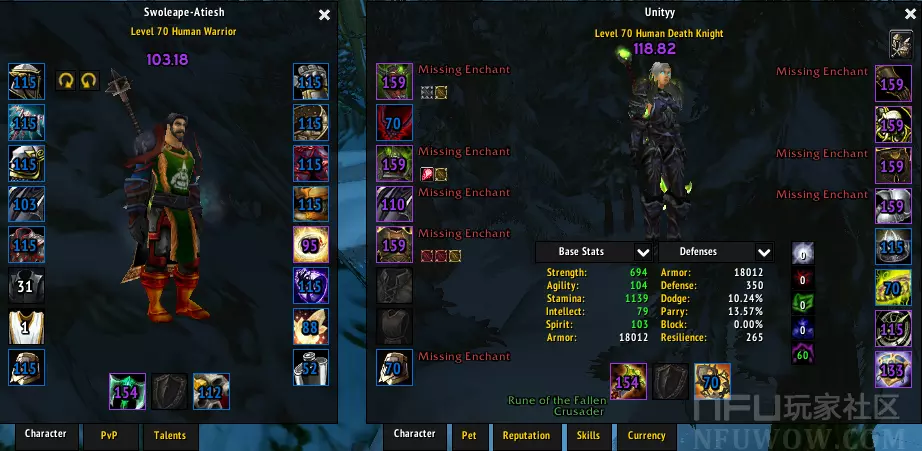Expand the Defenses dropdown
Image resolution: width=922 pixels, height=451 pixels.
[x=764, y=252]
